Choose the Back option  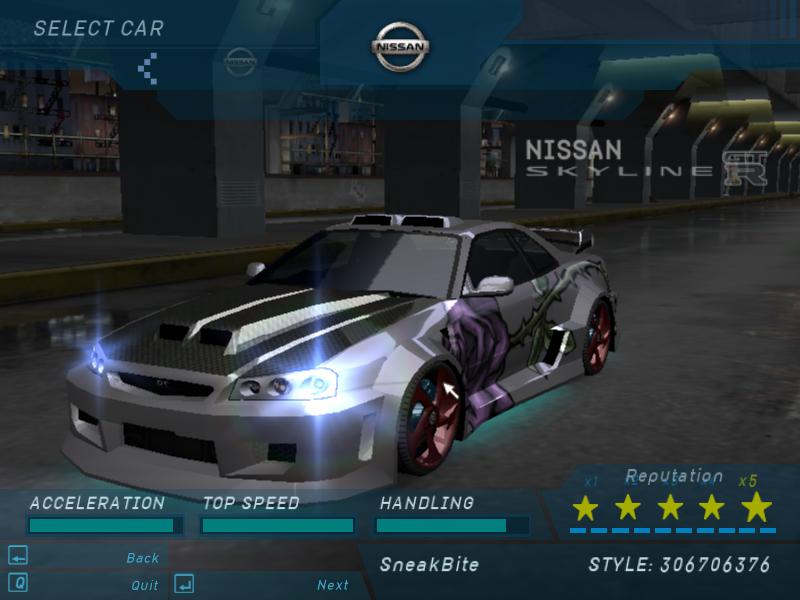coord(142,558)
